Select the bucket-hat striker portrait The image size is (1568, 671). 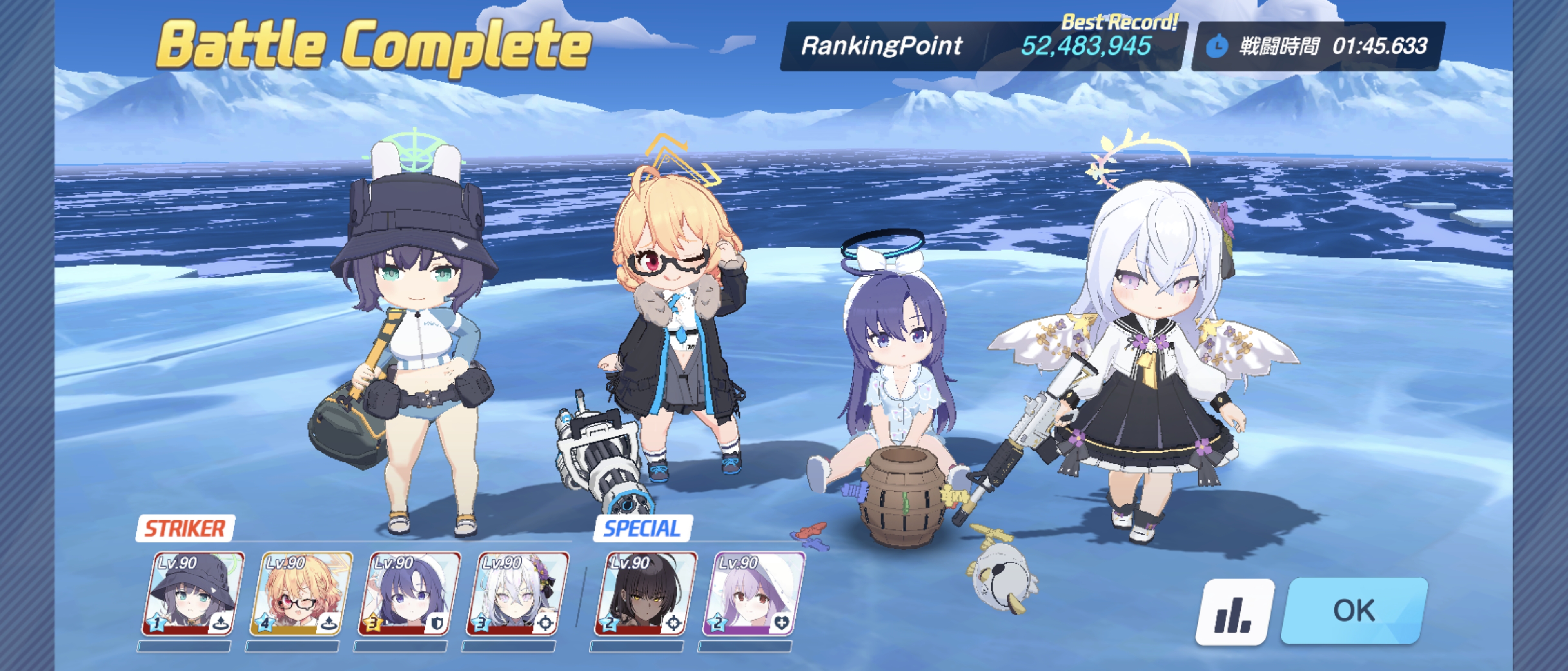pyautogui.click(x=193, y=594)
